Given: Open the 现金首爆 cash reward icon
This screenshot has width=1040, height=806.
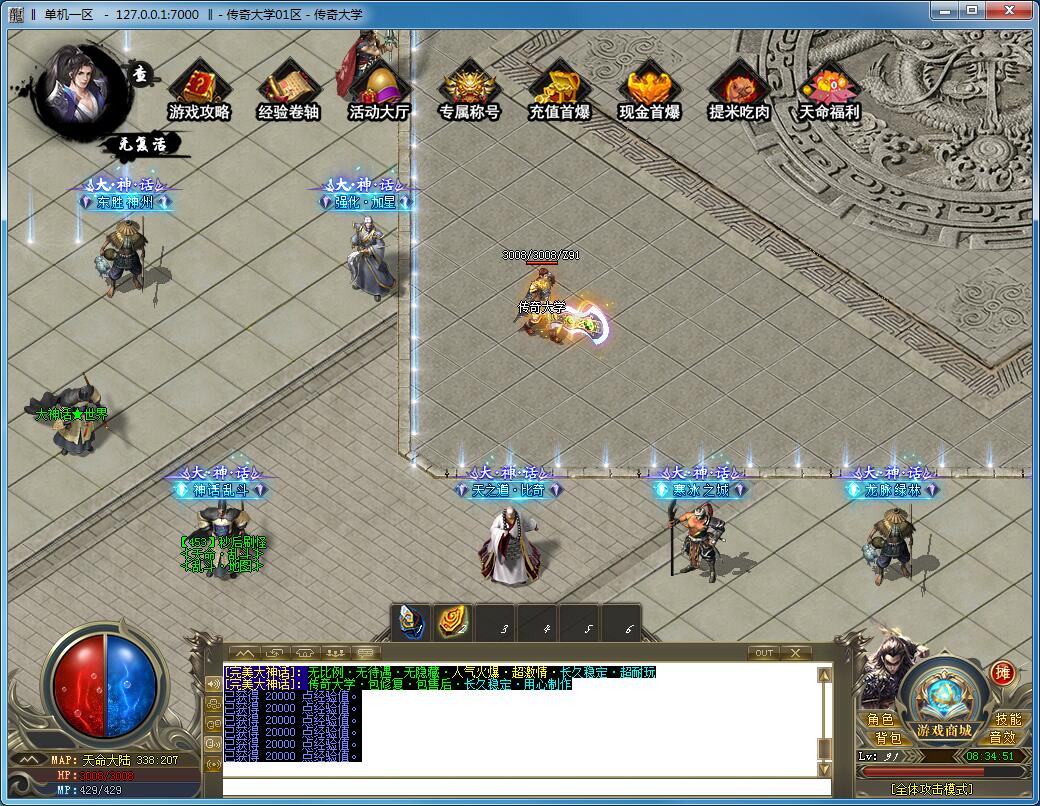Looking at the screenshot, I should pos(649,89).
